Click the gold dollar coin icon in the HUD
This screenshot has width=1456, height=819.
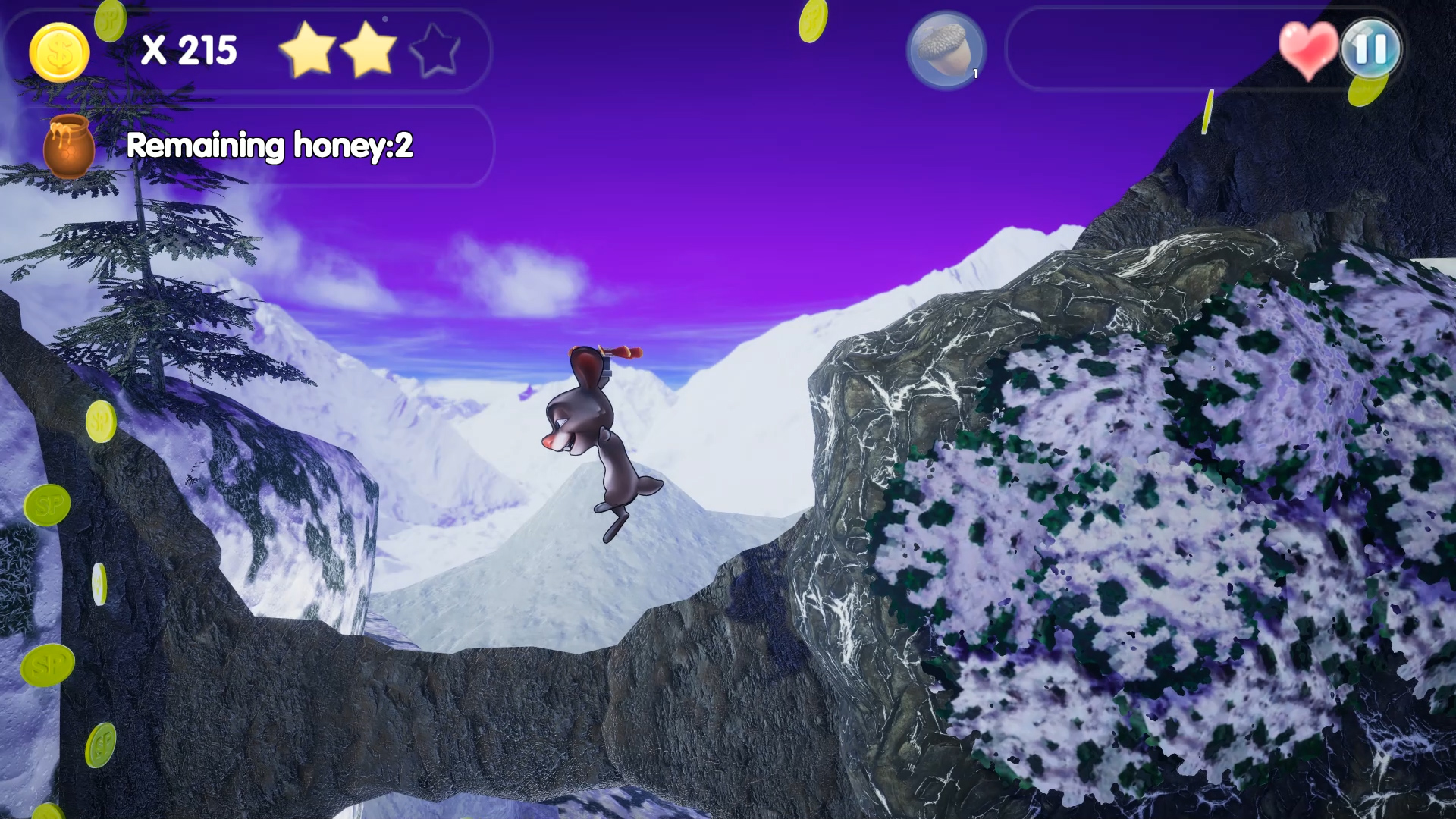point(60,52)
